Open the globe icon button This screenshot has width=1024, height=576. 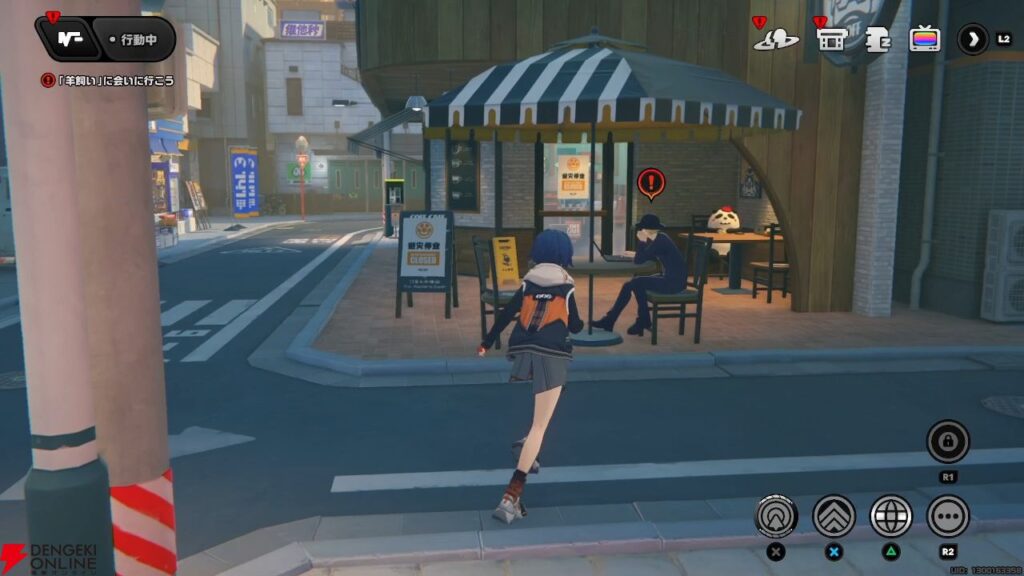pyautogui.click(x=890, y=516)
